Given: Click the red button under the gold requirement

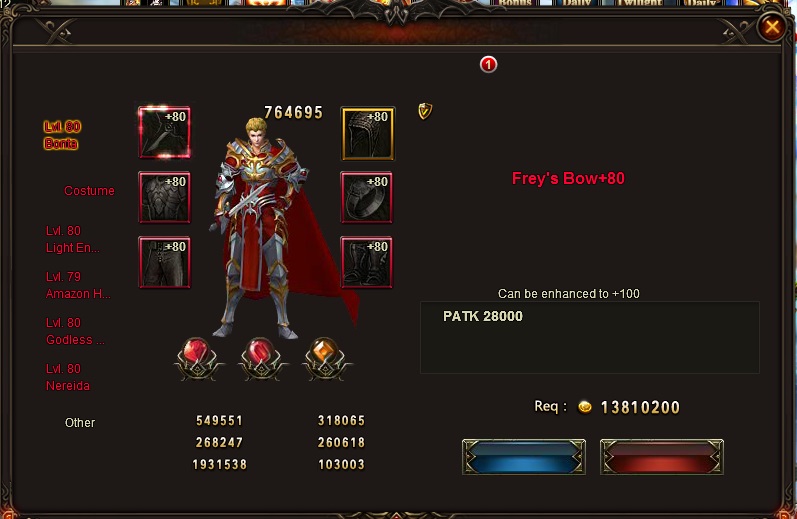Looking at the screenshot, I should 661,457.
